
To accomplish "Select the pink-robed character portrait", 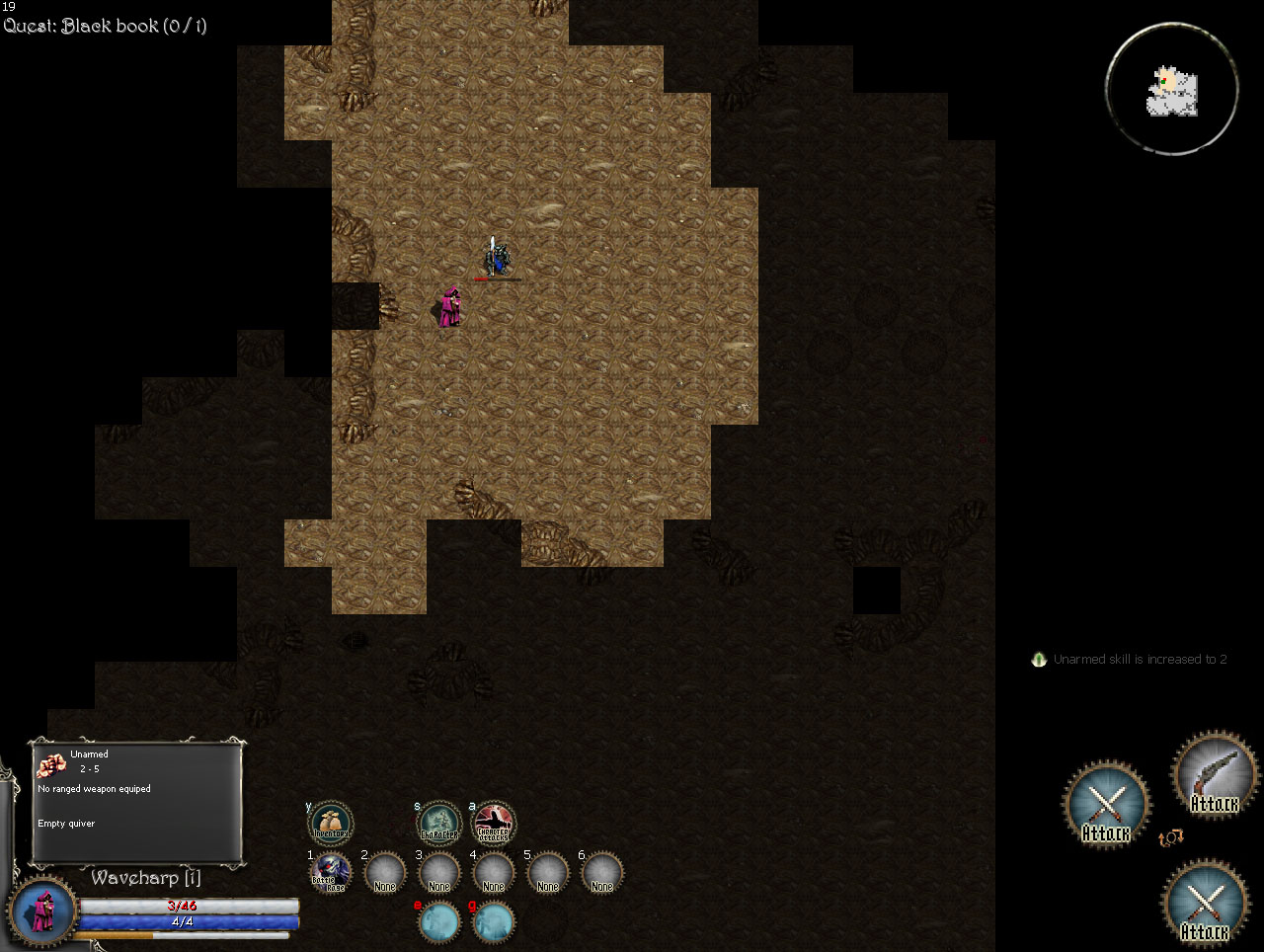I will coord(43,911).
